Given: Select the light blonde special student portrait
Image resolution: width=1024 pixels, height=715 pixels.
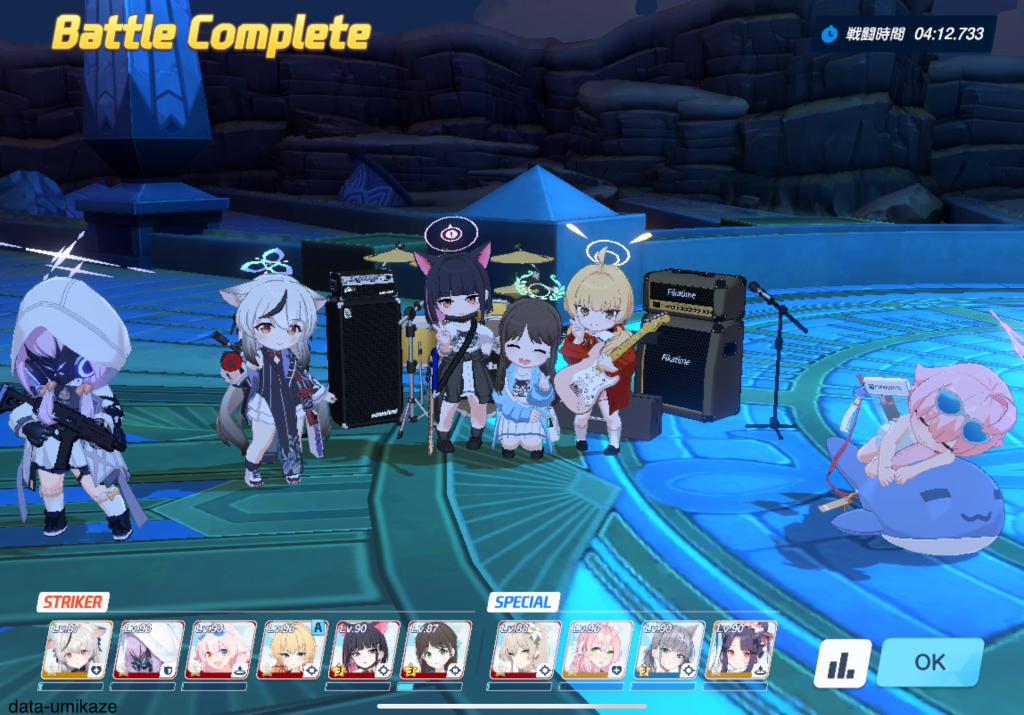Looking at the screenshot, I should coord(525,650).
